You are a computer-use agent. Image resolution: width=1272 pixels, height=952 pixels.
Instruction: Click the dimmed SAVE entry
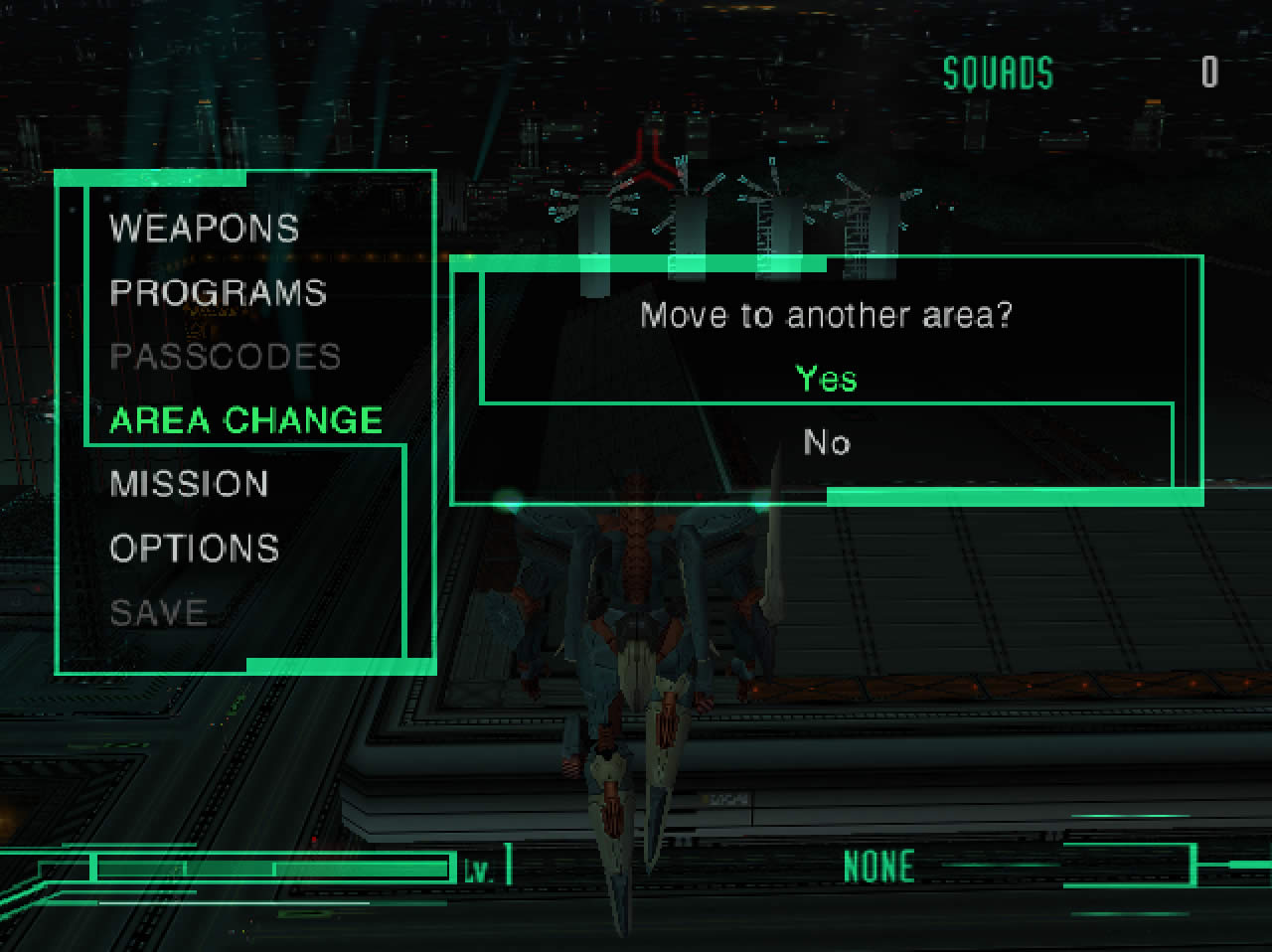click(158, 612)
